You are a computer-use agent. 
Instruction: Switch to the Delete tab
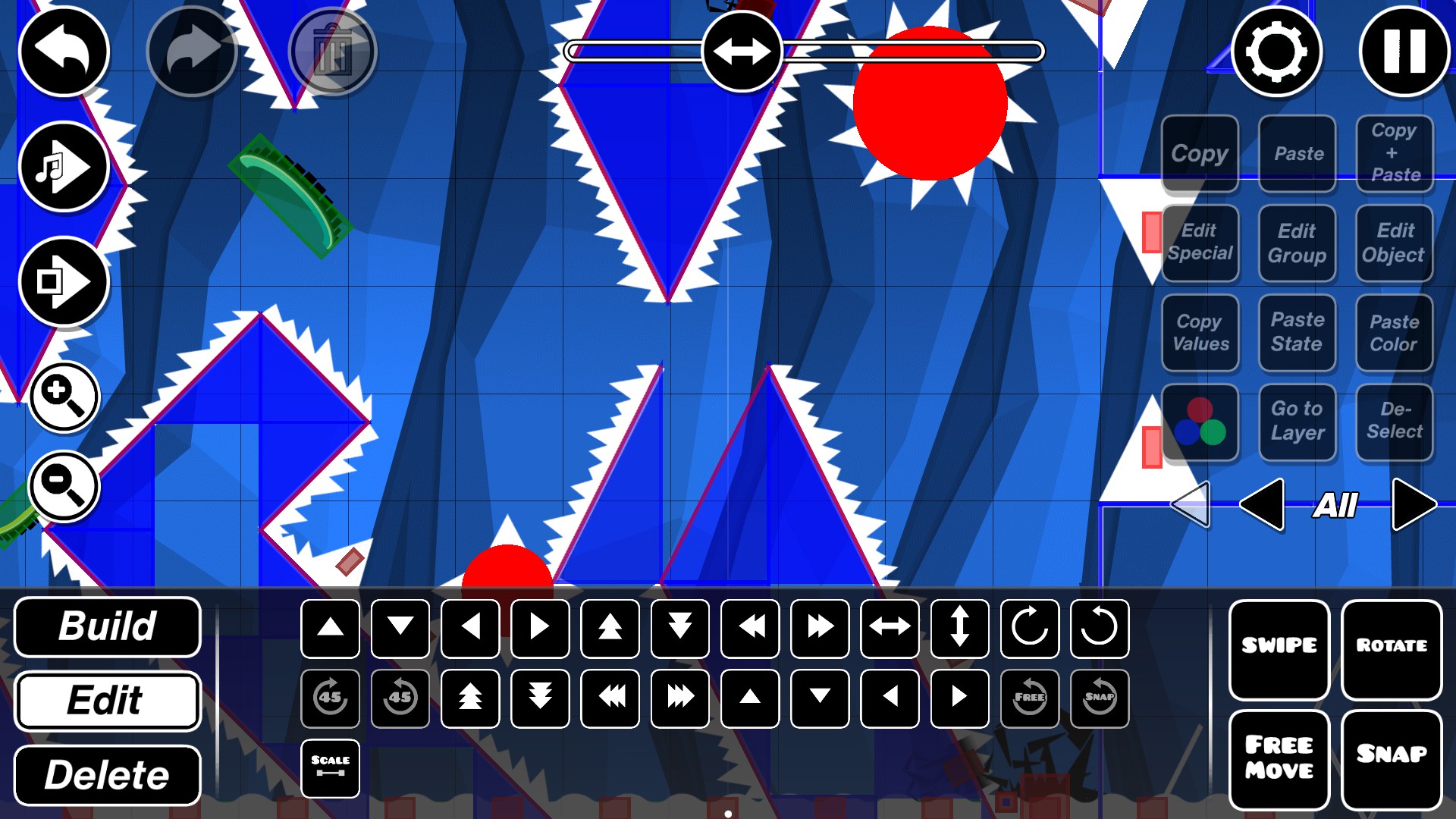[x=107, y=774]
